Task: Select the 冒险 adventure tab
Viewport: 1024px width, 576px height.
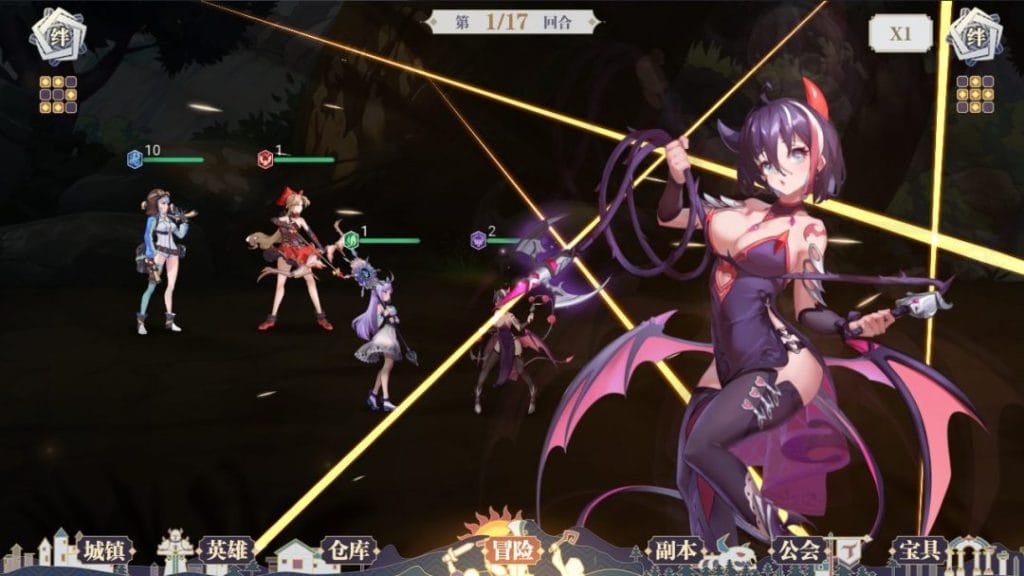Action: [x=512, y=548]
